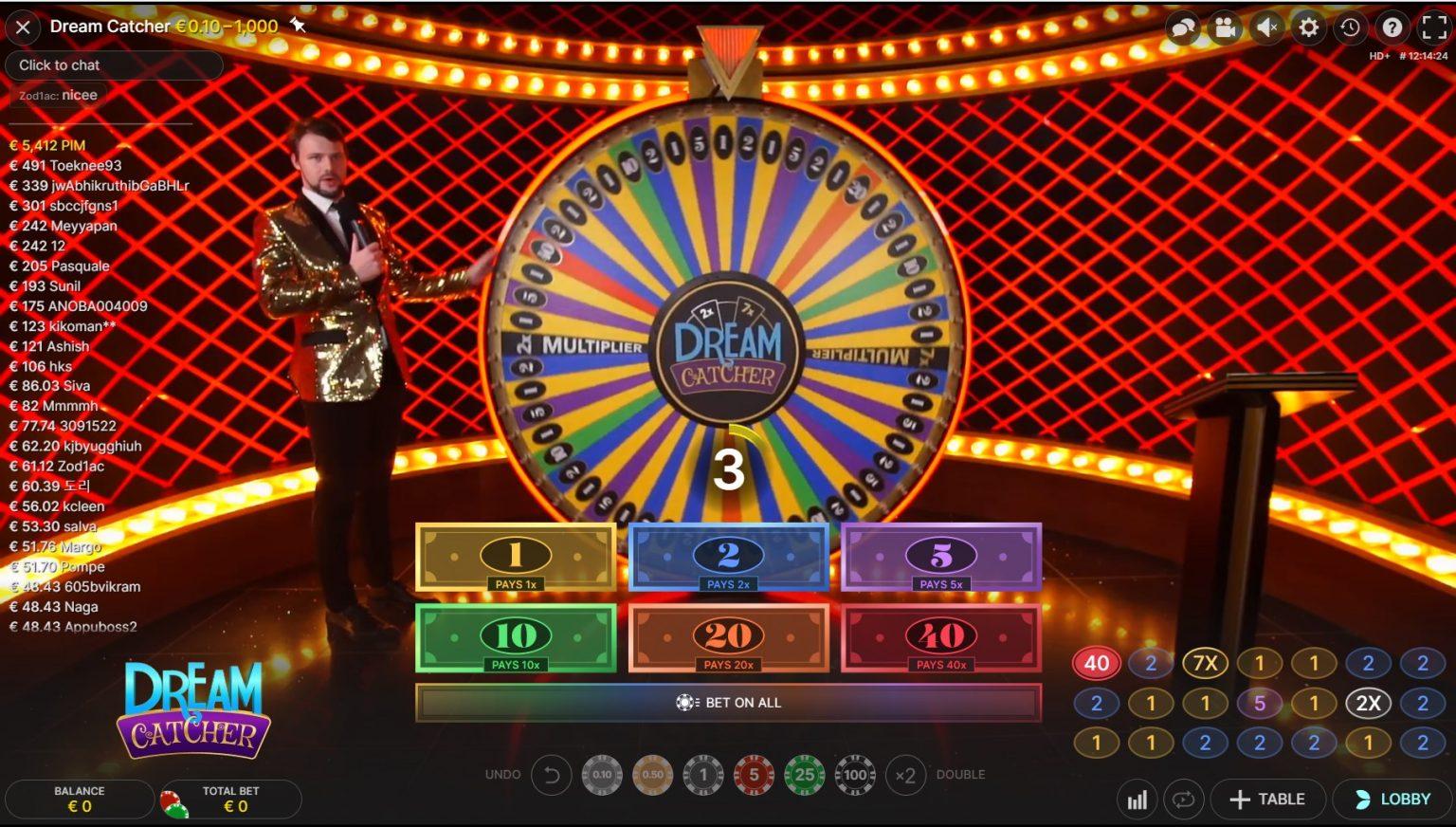Choose the green 25 chip
Viewport: 1456px width, 827px height.
(804, 775)
